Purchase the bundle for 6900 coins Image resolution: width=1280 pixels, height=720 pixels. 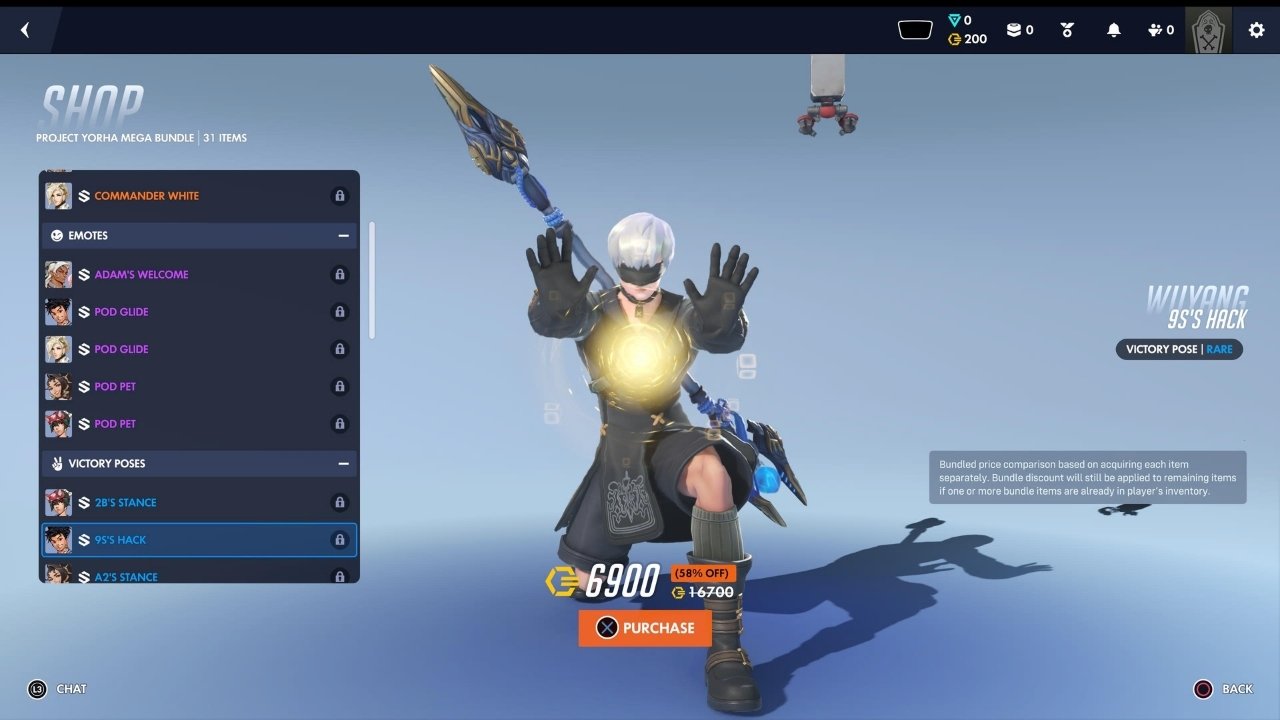[645, 628]
